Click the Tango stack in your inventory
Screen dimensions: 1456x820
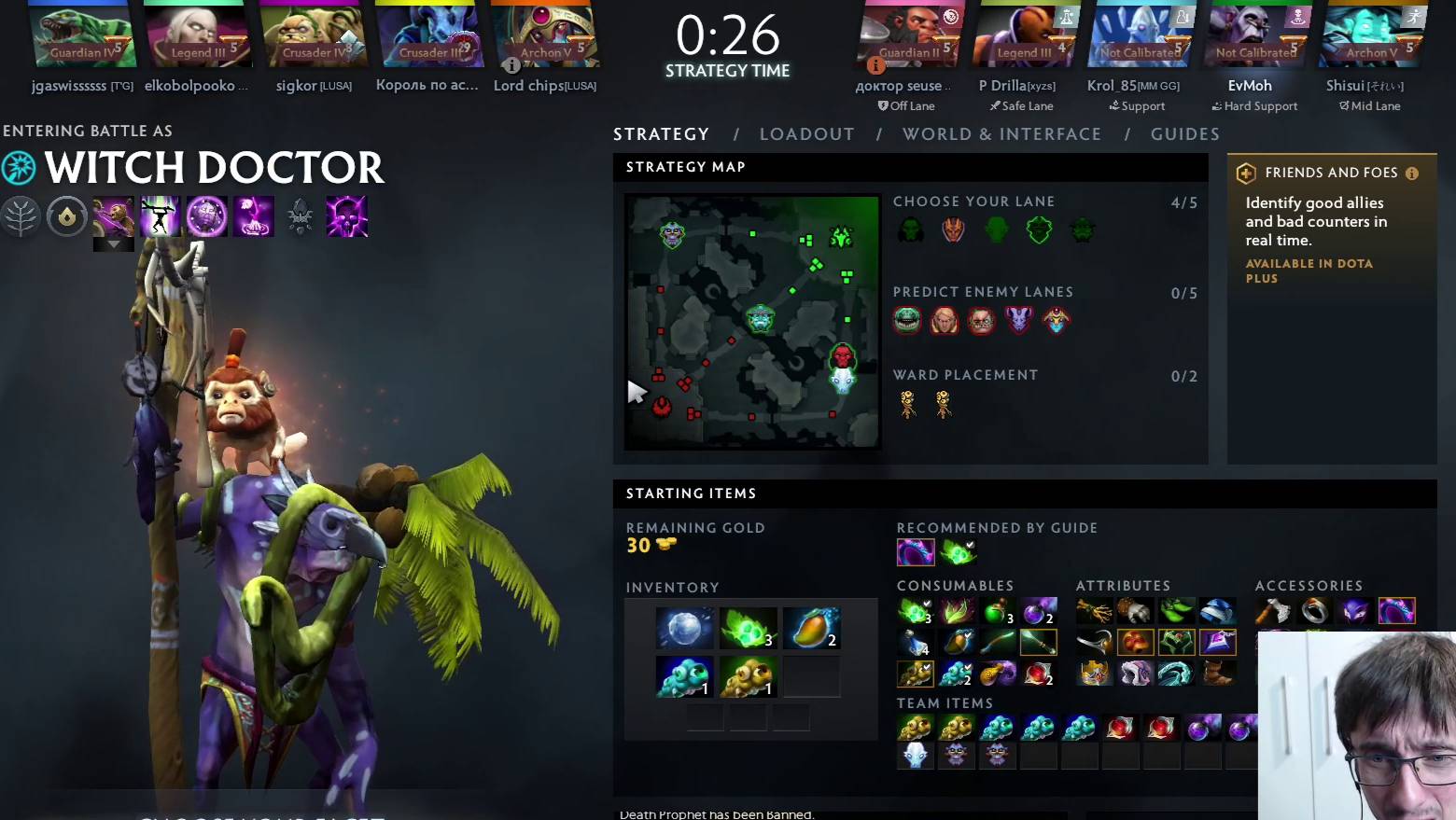748,628
